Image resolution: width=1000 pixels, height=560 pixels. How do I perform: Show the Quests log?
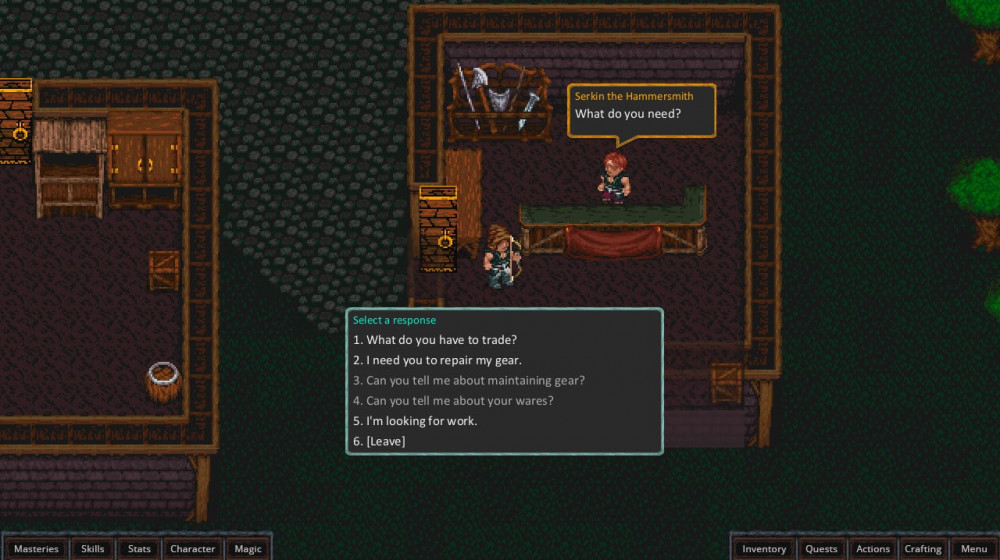pyautogui.click(x=821, y=549)
